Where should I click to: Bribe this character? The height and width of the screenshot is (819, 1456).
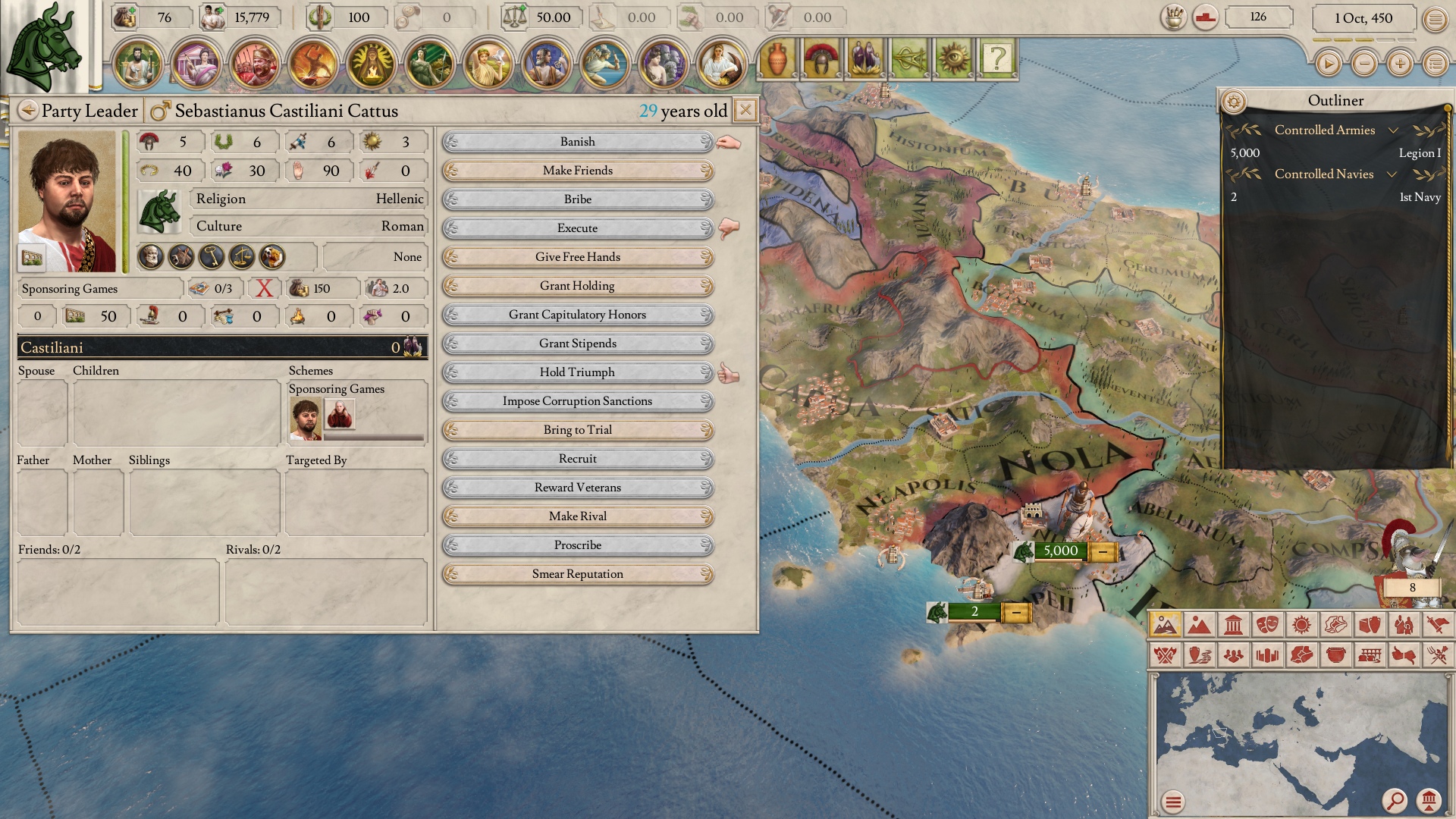point(577,199)
